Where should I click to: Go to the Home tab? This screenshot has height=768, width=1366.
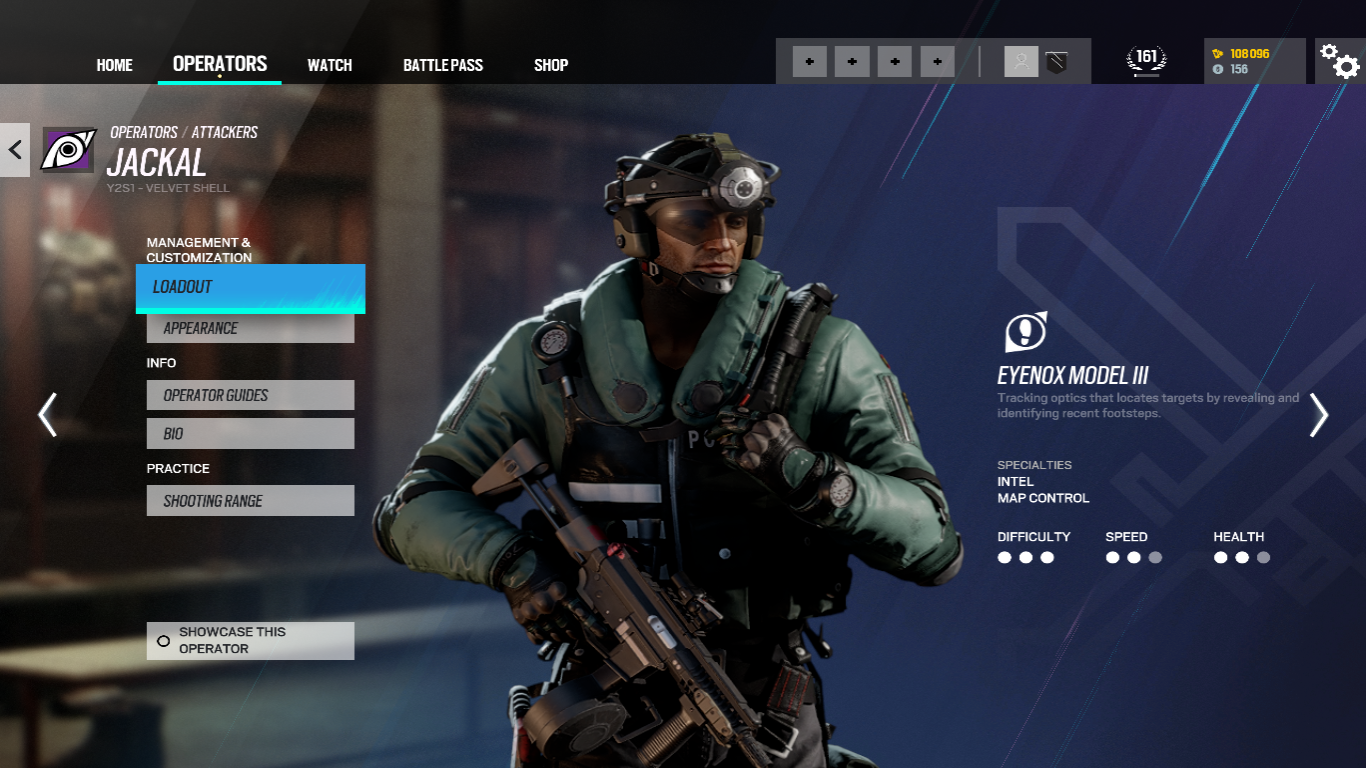click(114, 65)
